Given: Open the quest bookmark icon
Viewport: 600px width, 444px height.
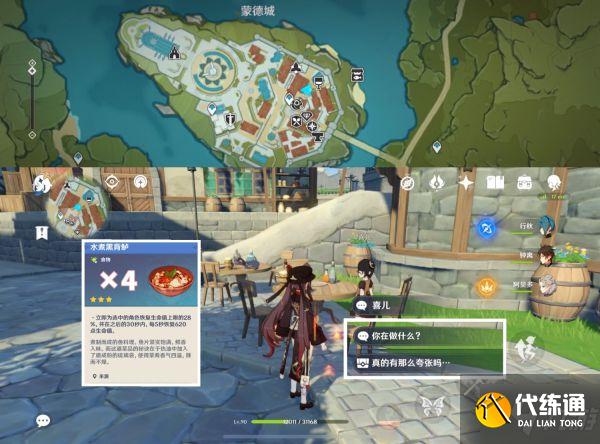Looking at the screenshot, I should [x=42, y=232].
